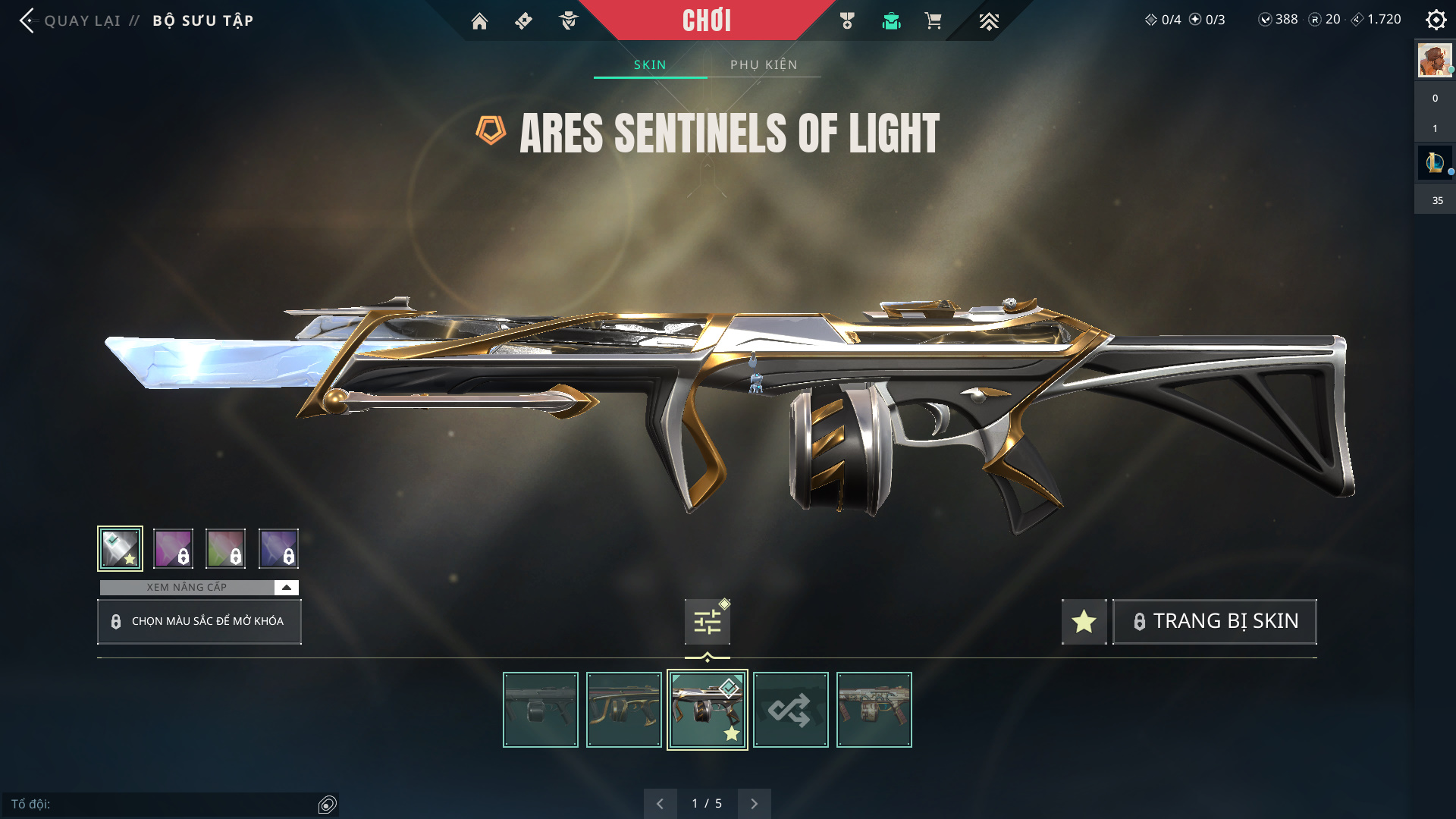Click the player avatar in social sidebar

[1434, 61]
